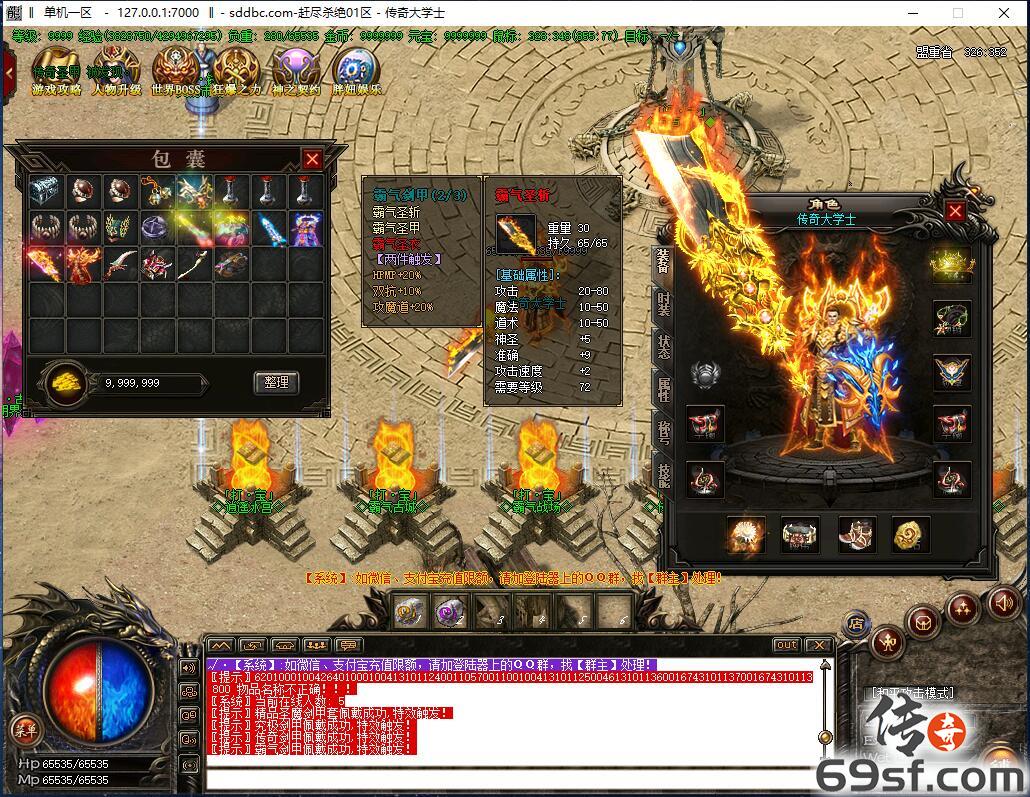The width and height of the screenshot is (1030, 797).
Task: Click the 整理 sort button in the bag
Action: [276, 382]
